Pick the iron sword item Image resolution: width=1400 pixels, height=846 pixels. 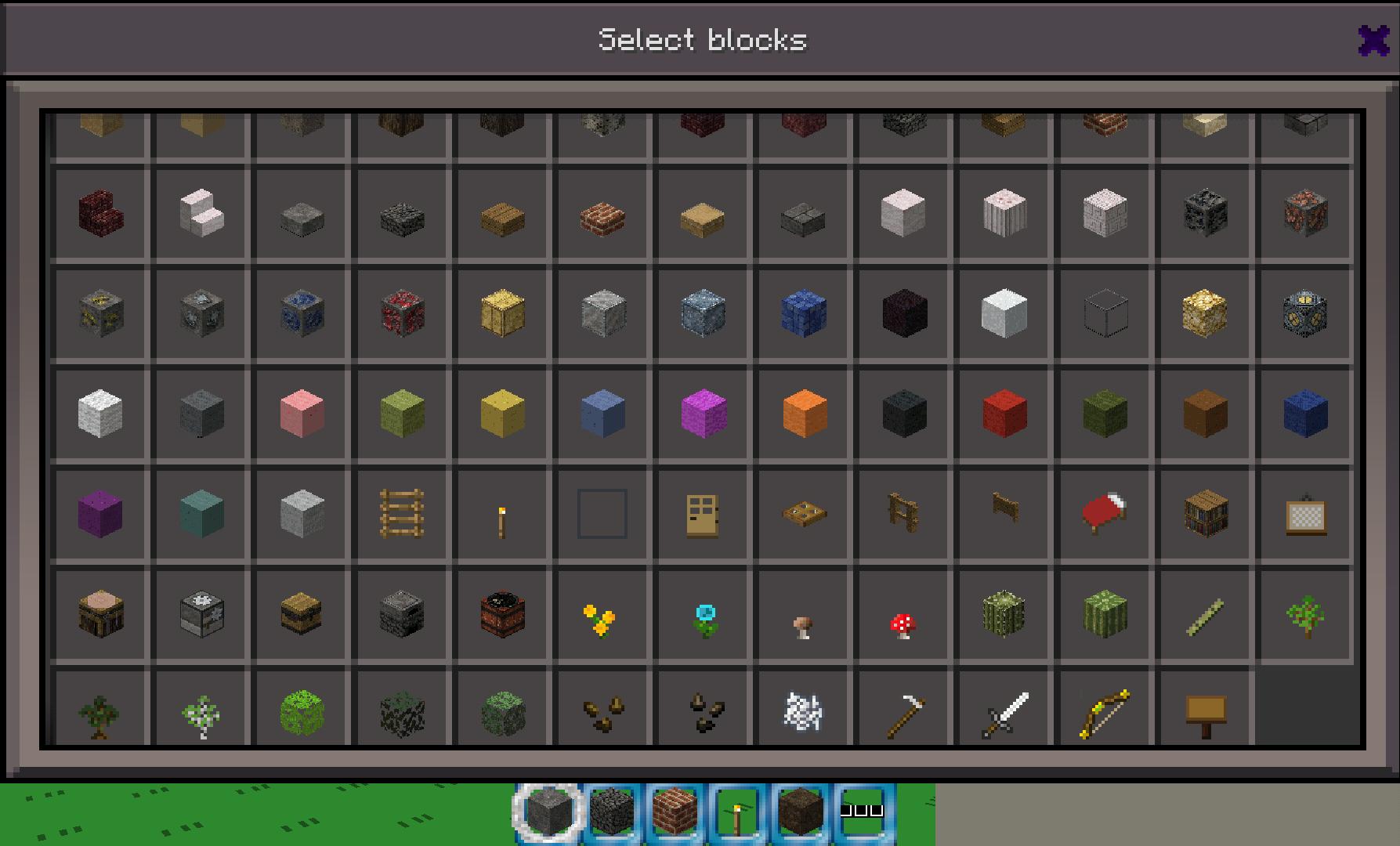pos(1002,709)
